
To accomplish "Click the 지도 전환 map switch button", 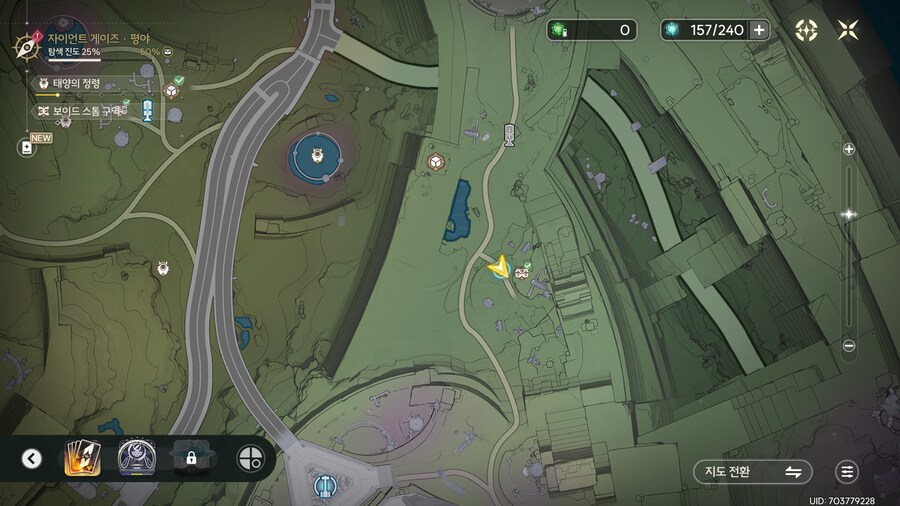I will (752, 472).
